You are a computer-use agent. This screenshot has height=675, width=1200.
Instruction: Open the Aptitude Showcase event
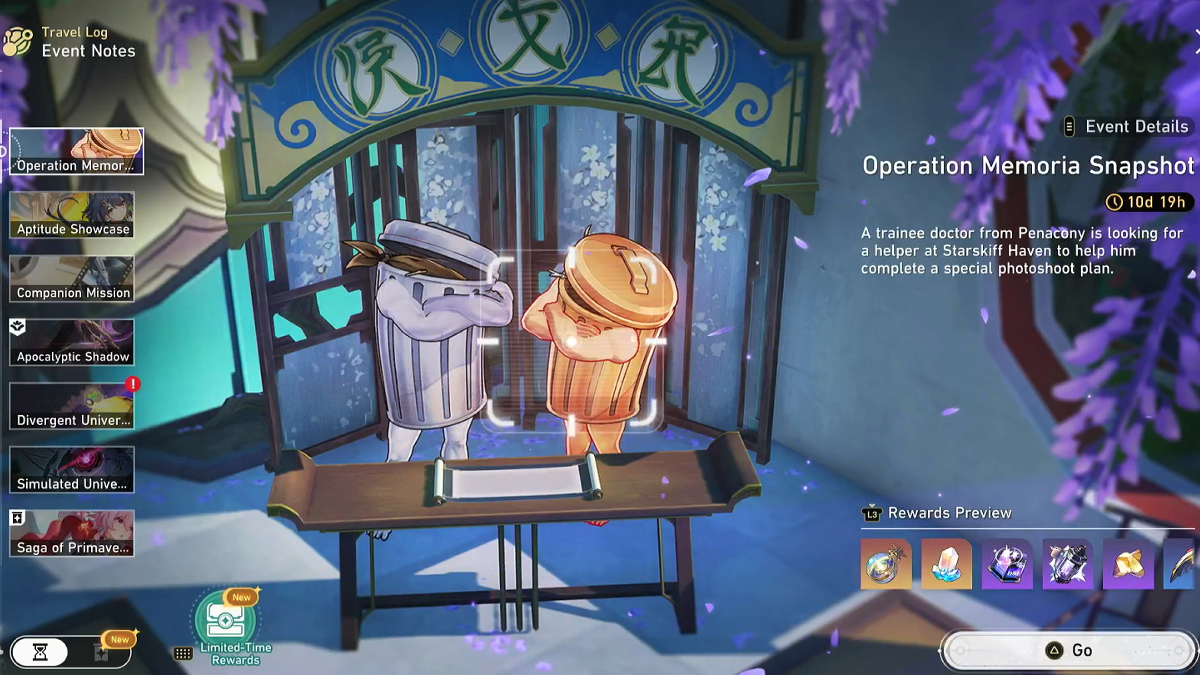pyautogui.click(x=72, y=215)
